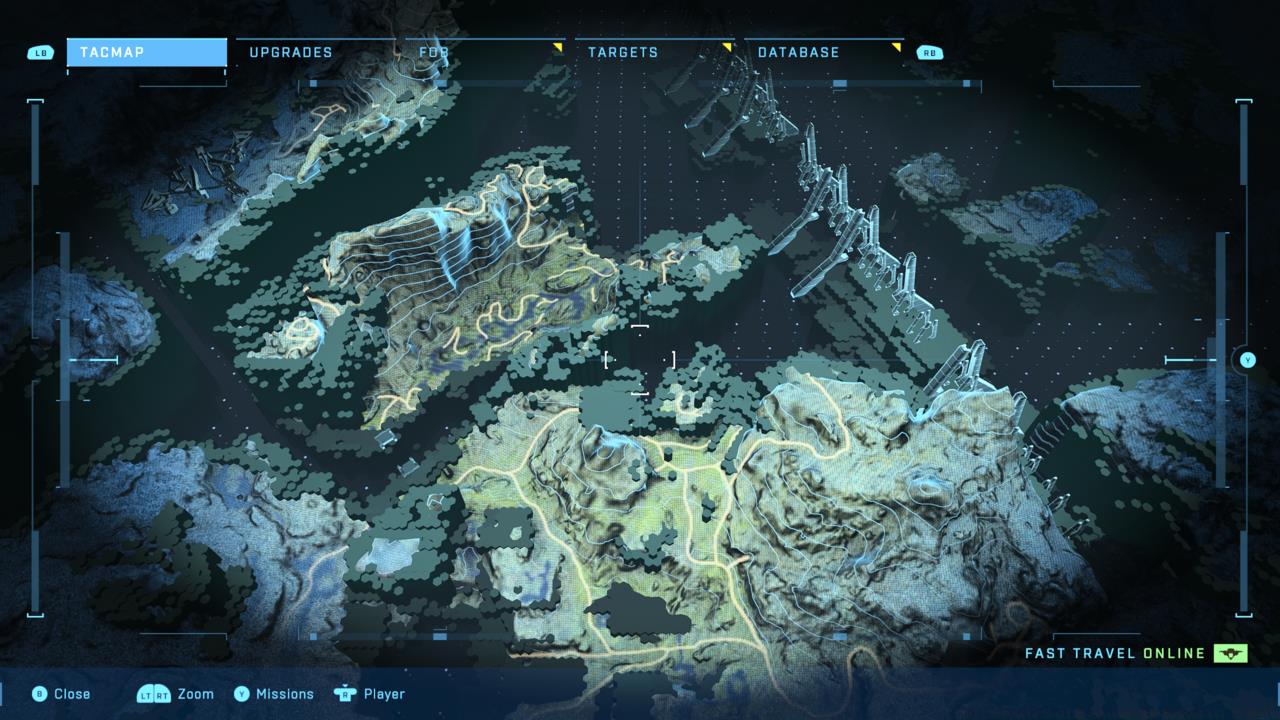The image size is (1280, 720).
Task: Click the circular Y prompt on right edge
Action: 1246,358
